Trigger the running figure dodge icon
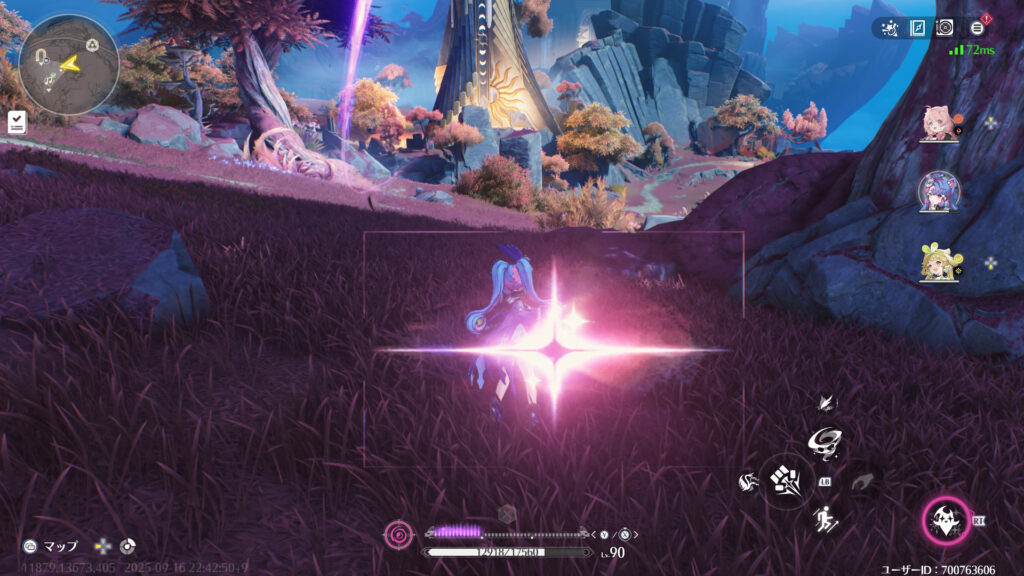Viewport: 1024px width, 576px height. (x=825, y=519)
